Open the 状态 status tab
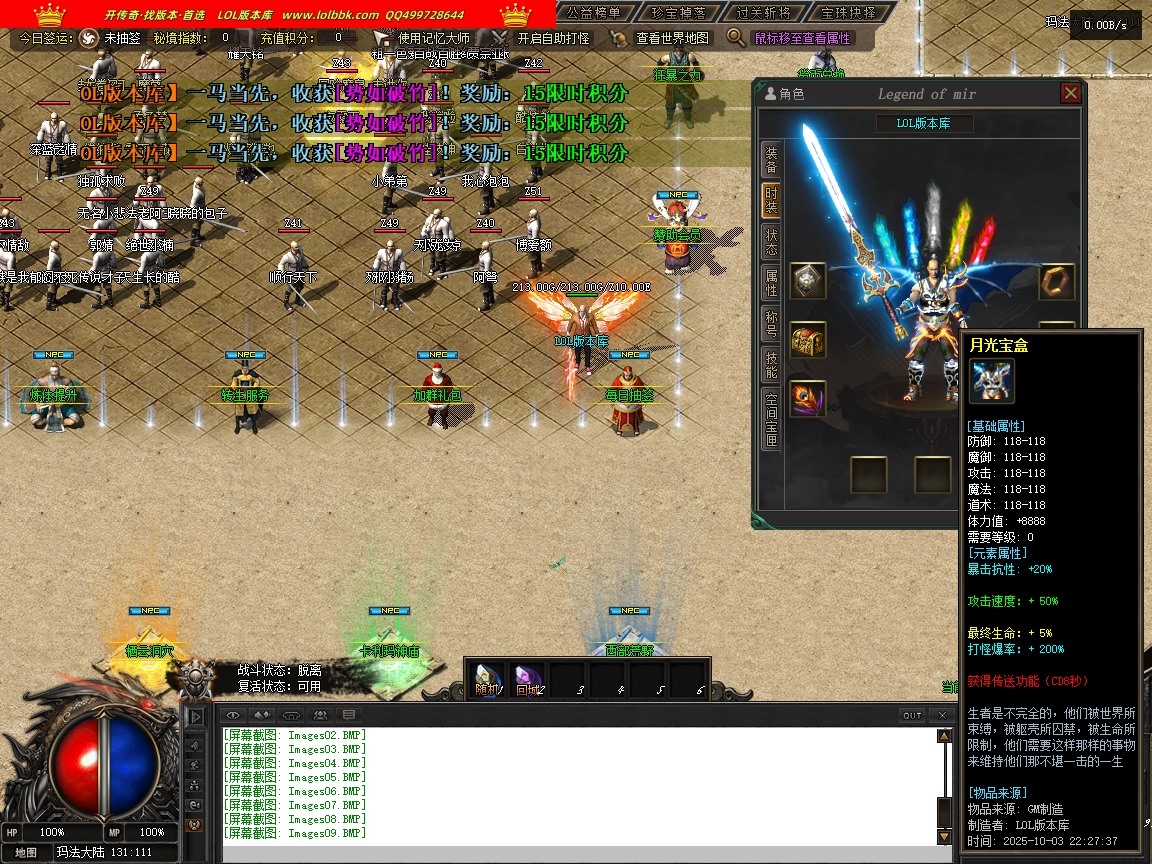Image resolution: width=1152 pixels, height=864 pixels. [x=771, y=243]
